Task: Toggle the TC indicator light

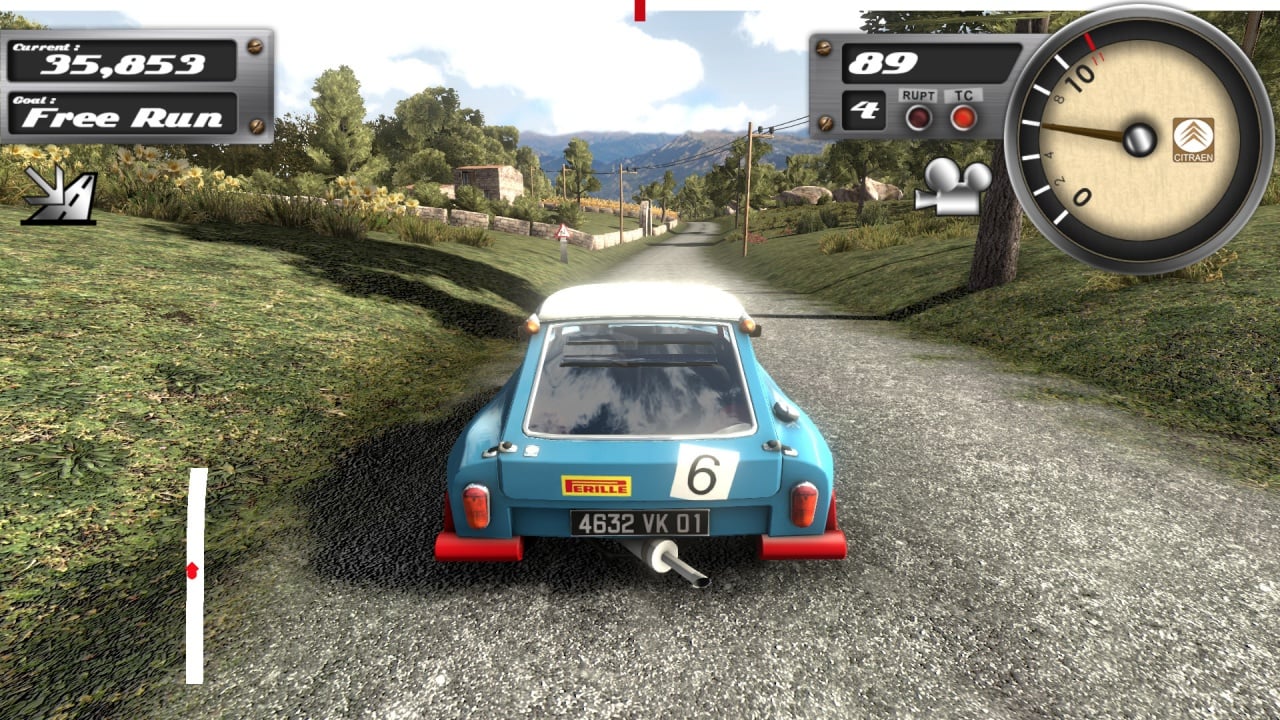Action: point(963,117)
